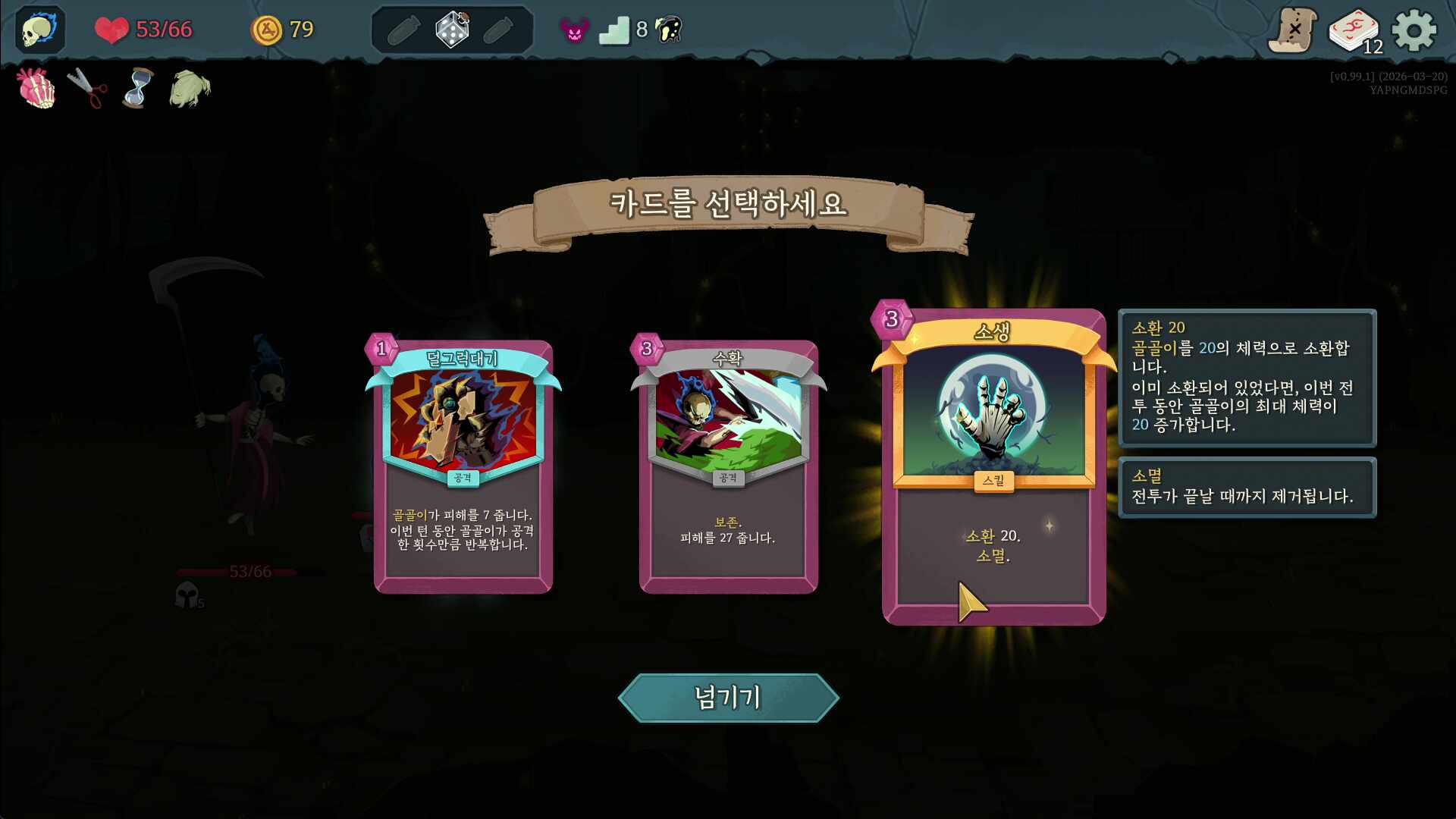The image size is (1456, 819).
Task: Skip the reward with 넘기기 button
Action: coord(728,698)
